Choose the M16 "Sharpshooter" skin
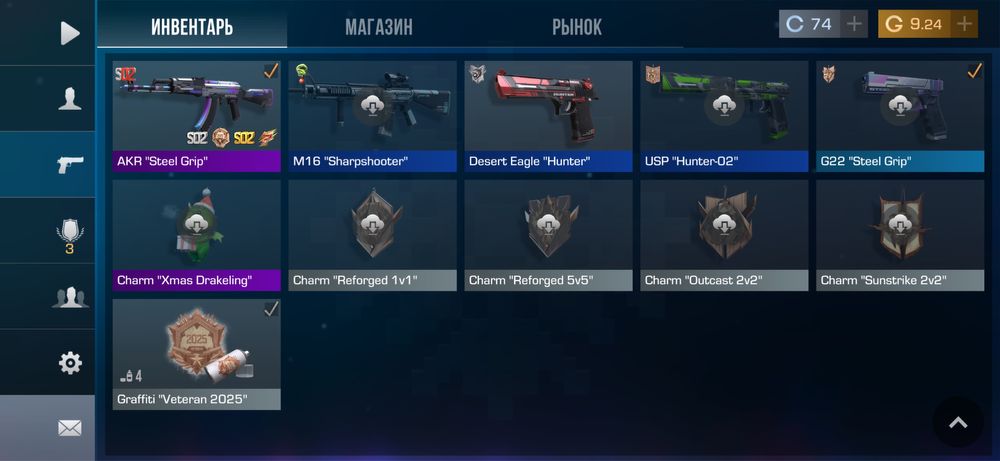This screenshot has width=1000, height=461. click(x=372, y=116)
